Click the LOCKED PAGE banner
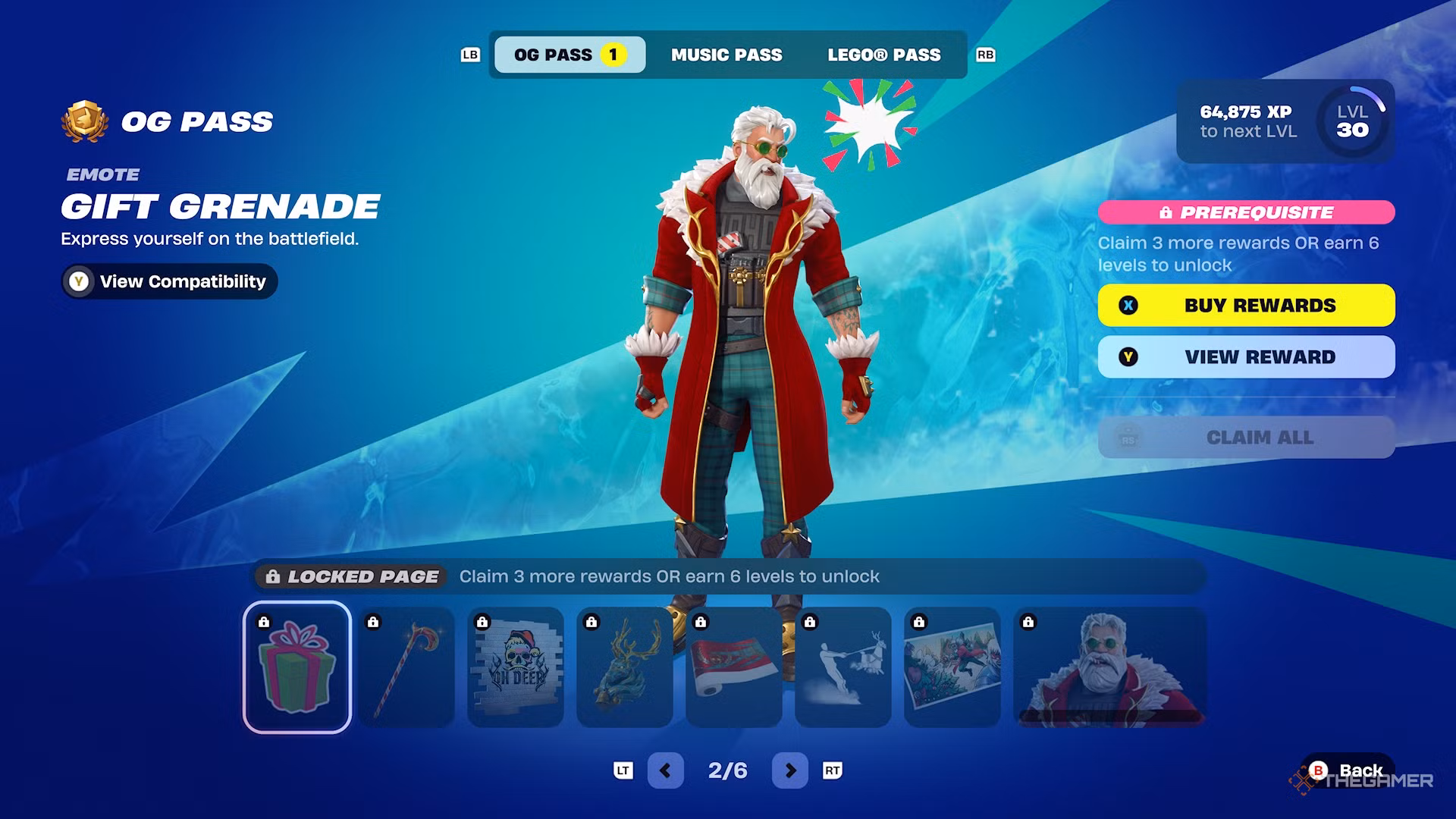 349,576
